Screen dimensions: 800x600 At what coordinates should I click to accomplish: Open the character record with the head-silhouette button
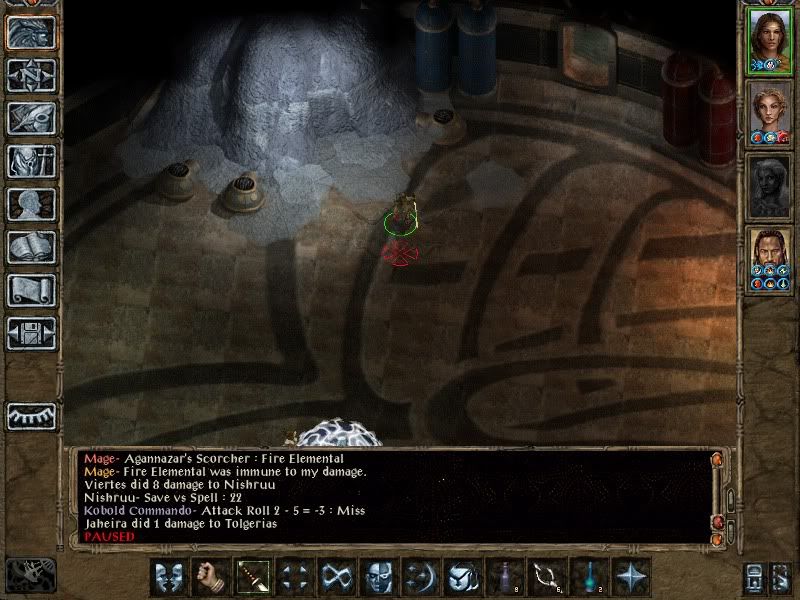click(31, 204)
